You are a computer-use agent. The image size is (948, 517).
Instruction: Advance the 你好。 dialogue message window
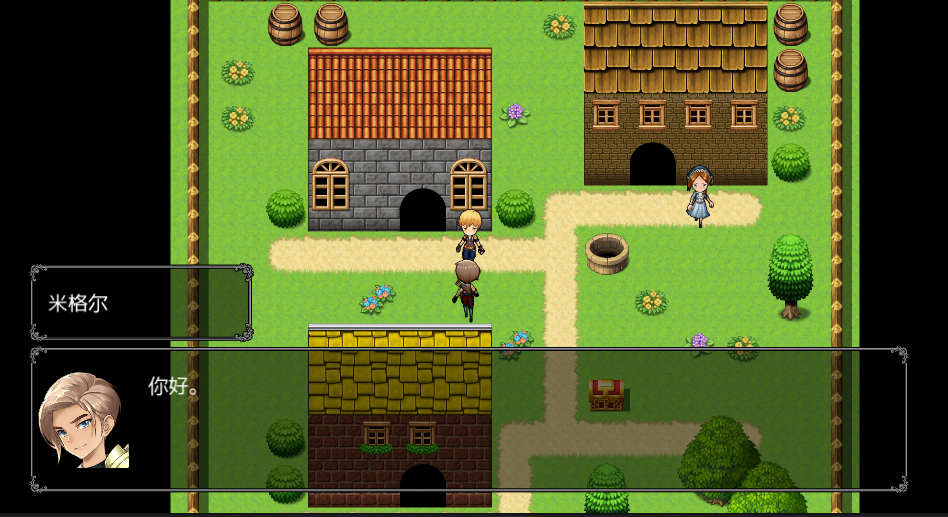click(468, 420)
